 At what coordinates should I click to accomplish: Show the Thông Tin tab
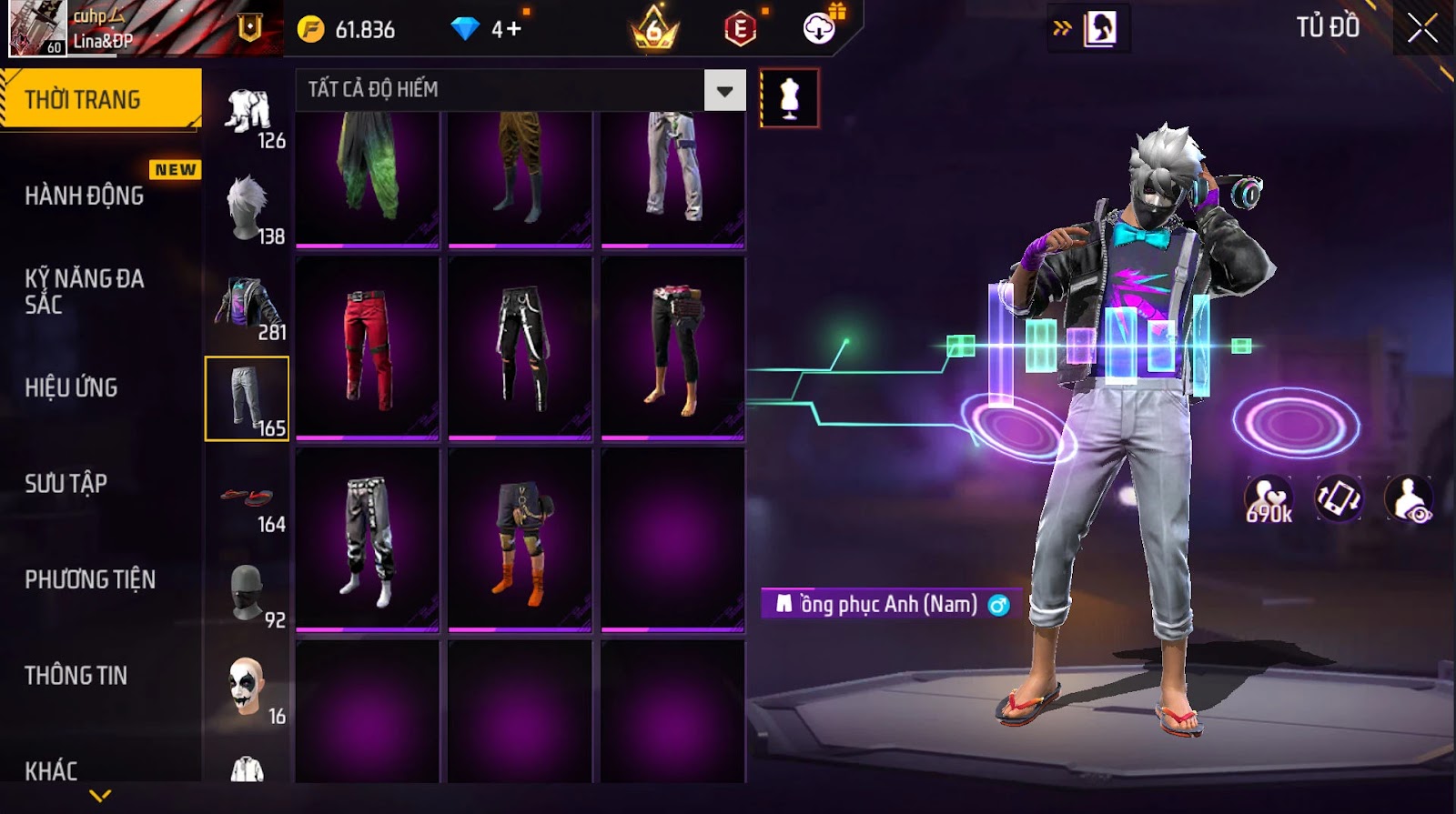pyautogui.click(x=76, y=676)
